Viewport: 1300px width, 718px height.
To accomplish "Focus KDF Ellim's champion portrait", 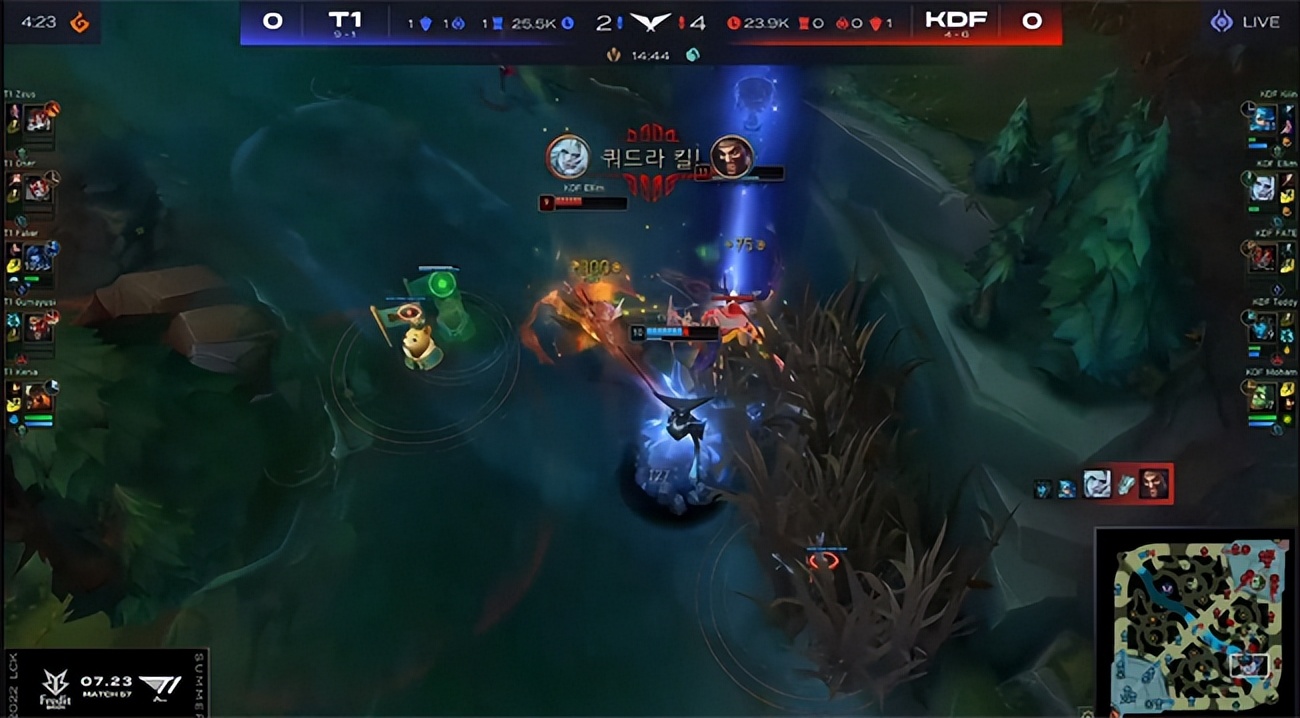I will [1263, 188].
